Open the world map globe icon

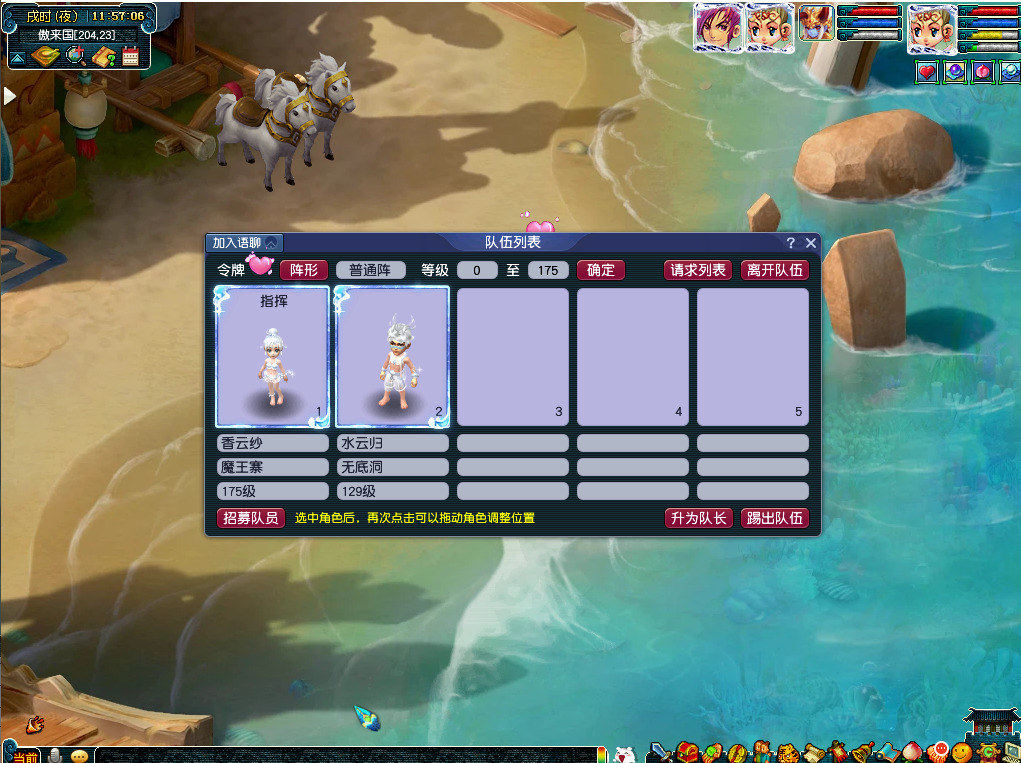tap(75, 56)
